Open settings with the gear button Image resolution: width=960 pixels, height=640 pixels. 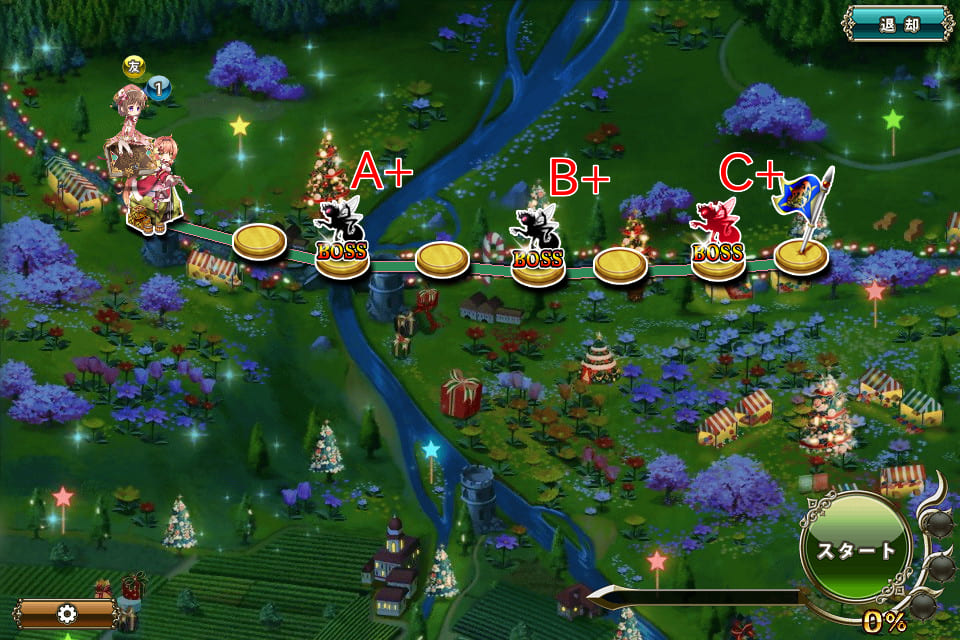coord(67,613)
